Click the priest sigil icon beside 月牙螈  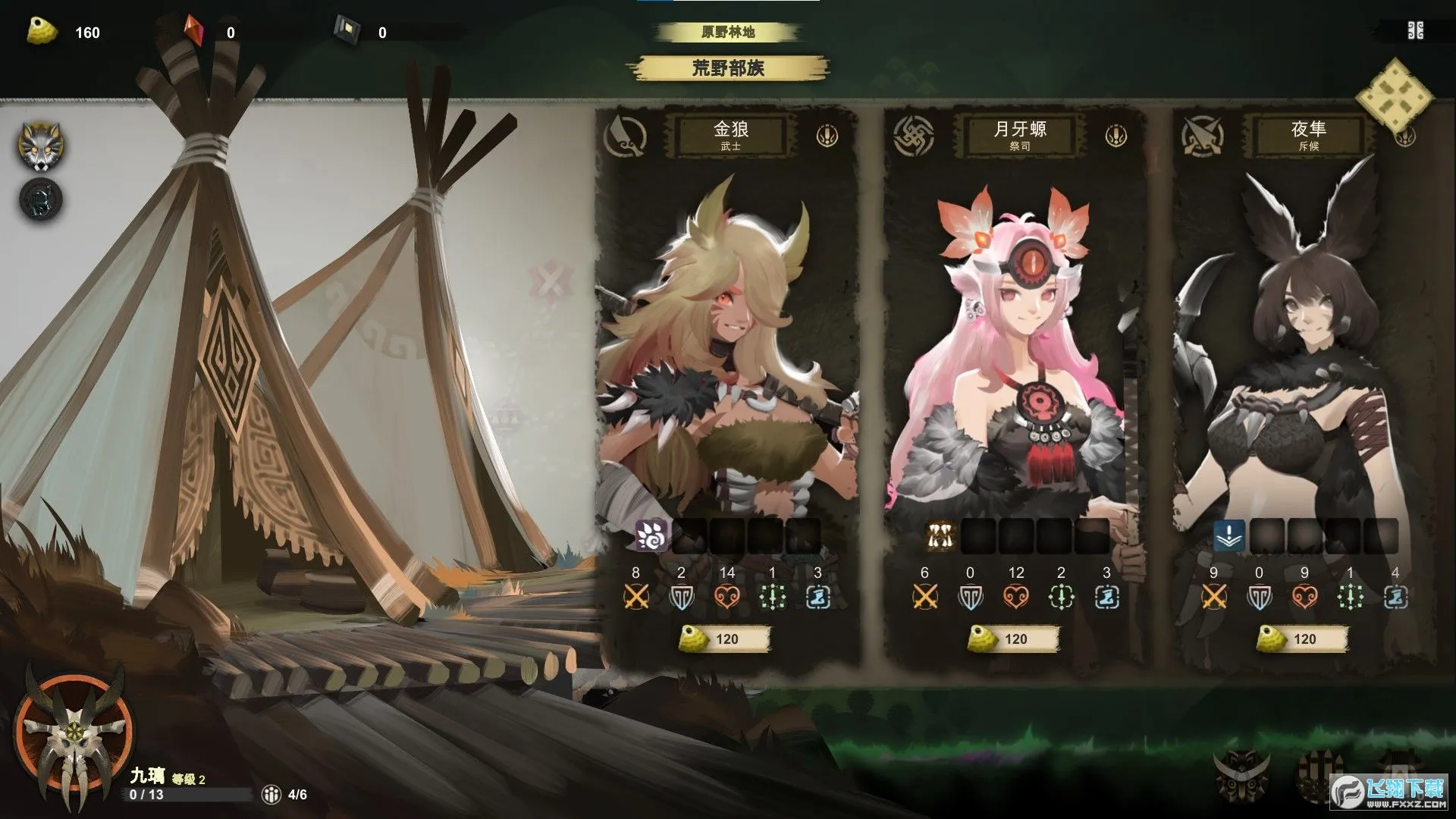912,136
